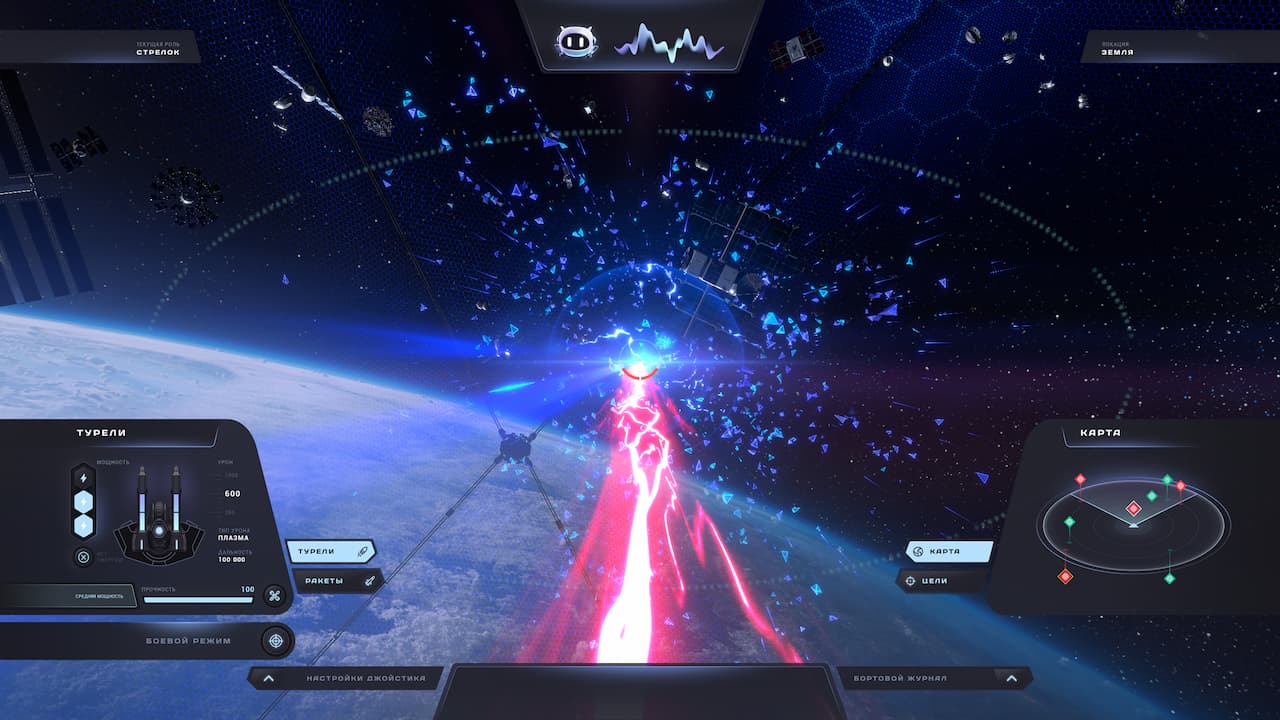Toggle Боевой режим crosshair button

[x=274, y=640]
